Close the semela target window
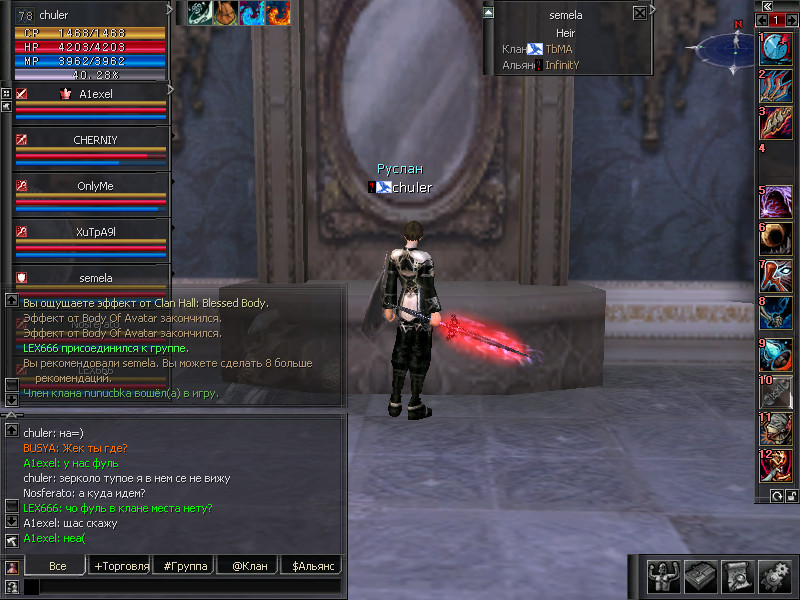The height and width of the screenshot is (600, 800). (640, 14)
